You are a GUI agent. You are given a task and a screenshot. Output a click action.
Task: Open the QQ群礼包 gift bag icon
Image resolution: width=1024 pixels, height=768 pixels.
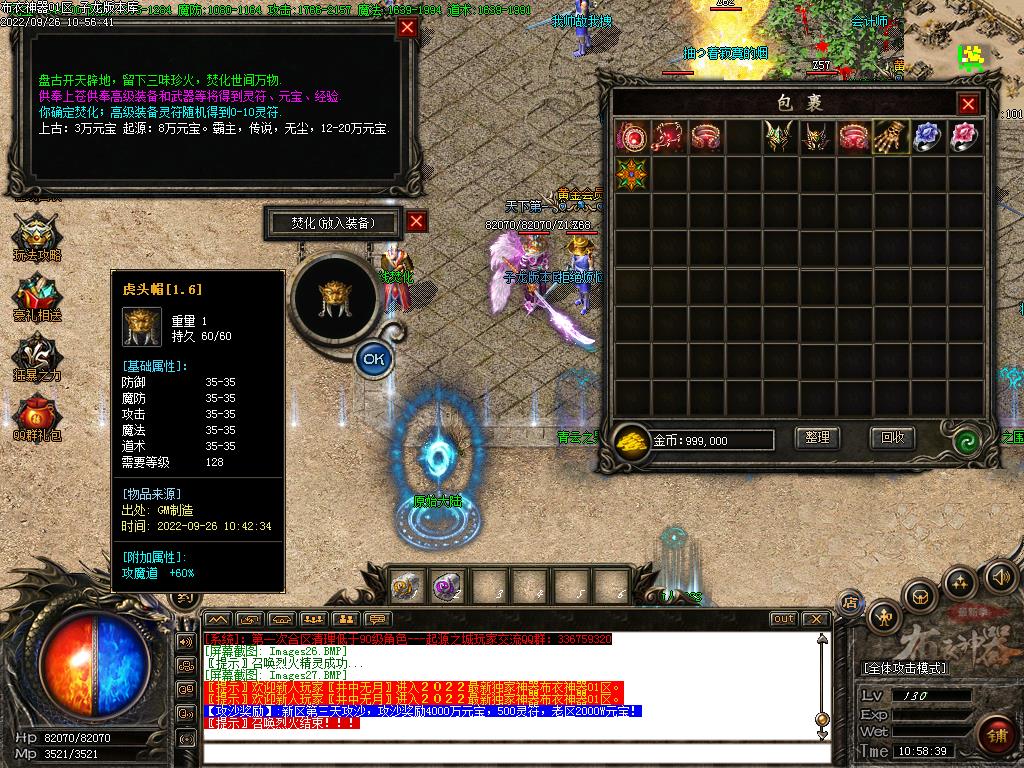coord(36,417)
